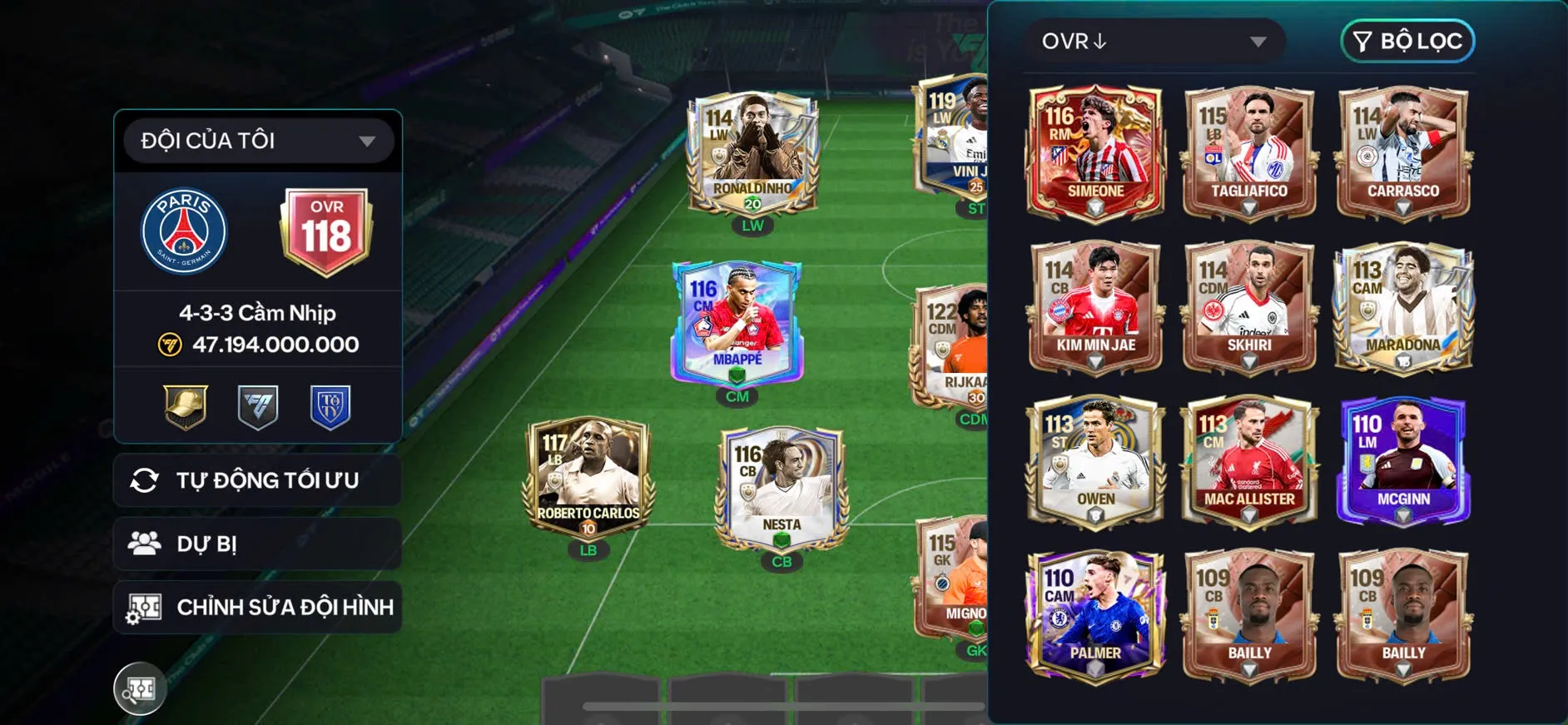Open the Đội Của Tôi dropdown

[x=258, y=141]
